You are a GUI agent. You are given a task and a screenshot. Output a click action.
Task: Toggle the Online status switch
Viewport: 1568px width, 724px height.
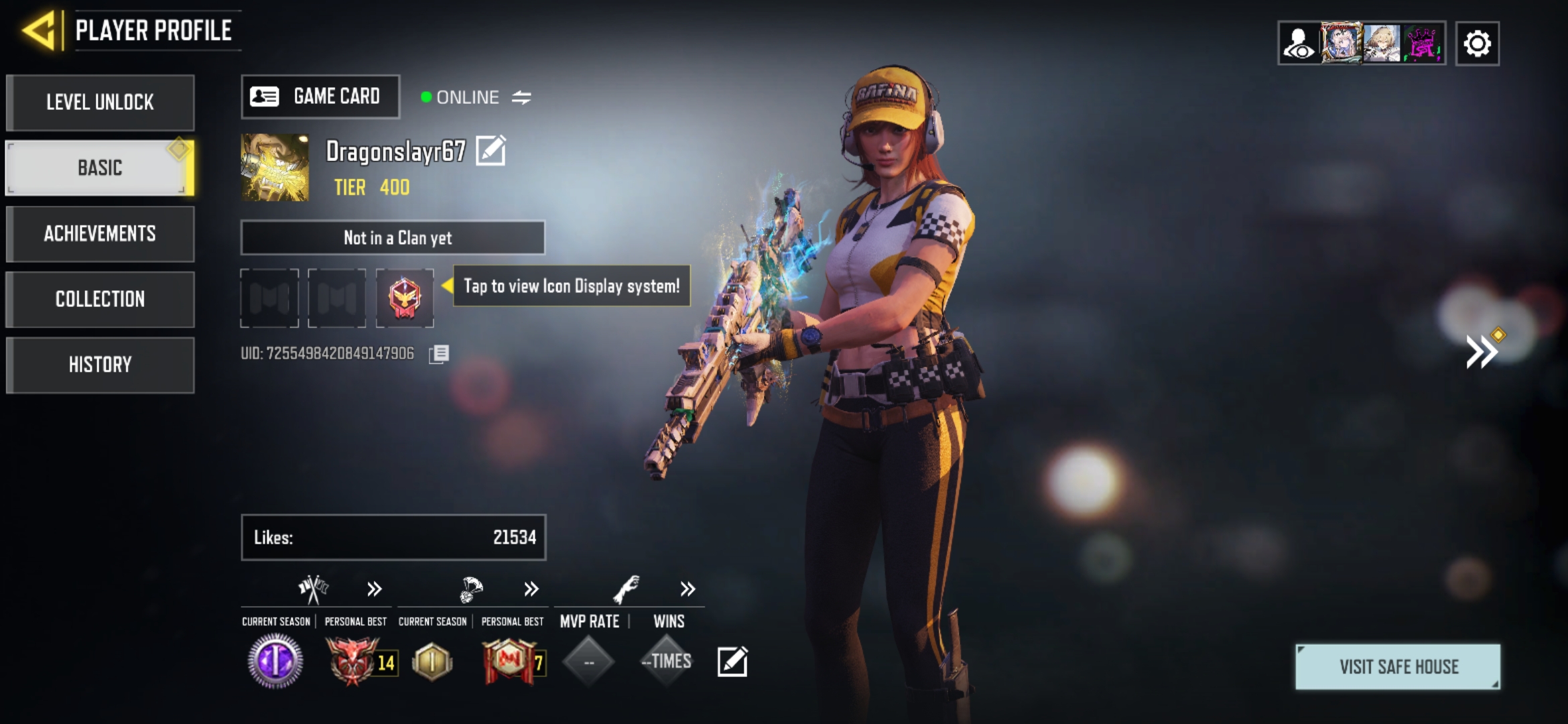point(521,98)
